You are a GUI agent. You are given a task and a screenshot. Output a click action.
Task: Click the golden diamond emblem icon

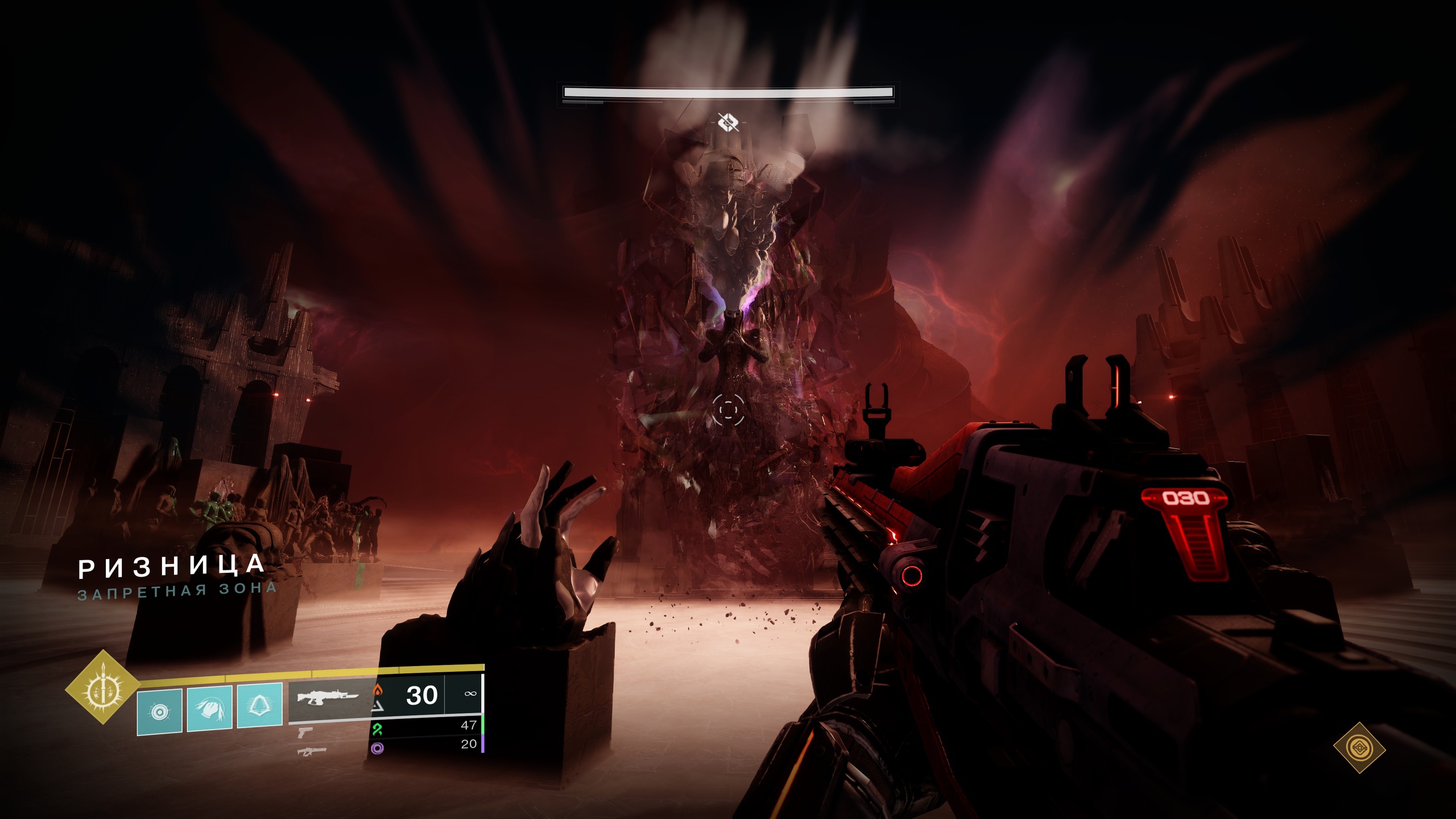click(1359, 747)
